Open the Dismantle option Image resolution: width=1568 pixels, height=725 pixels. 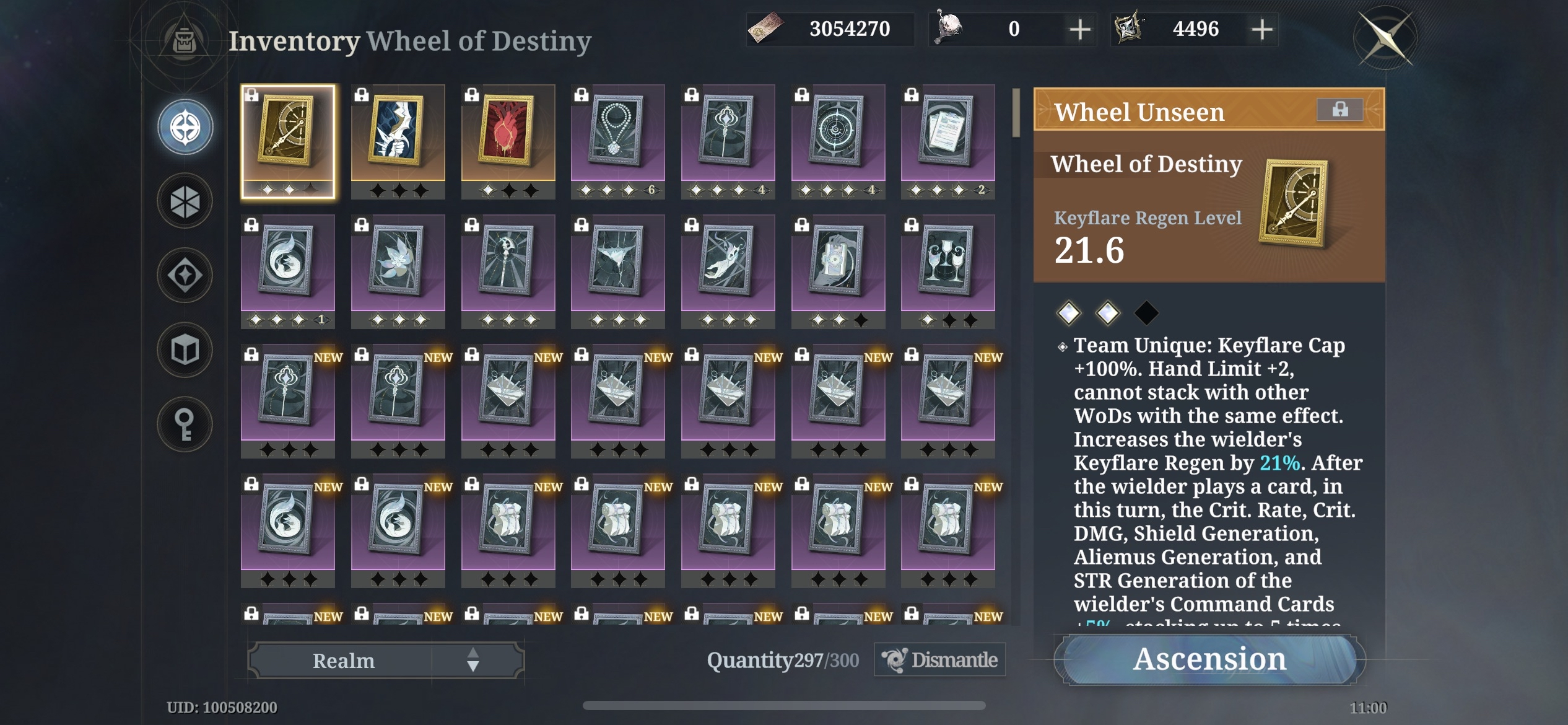940,660
